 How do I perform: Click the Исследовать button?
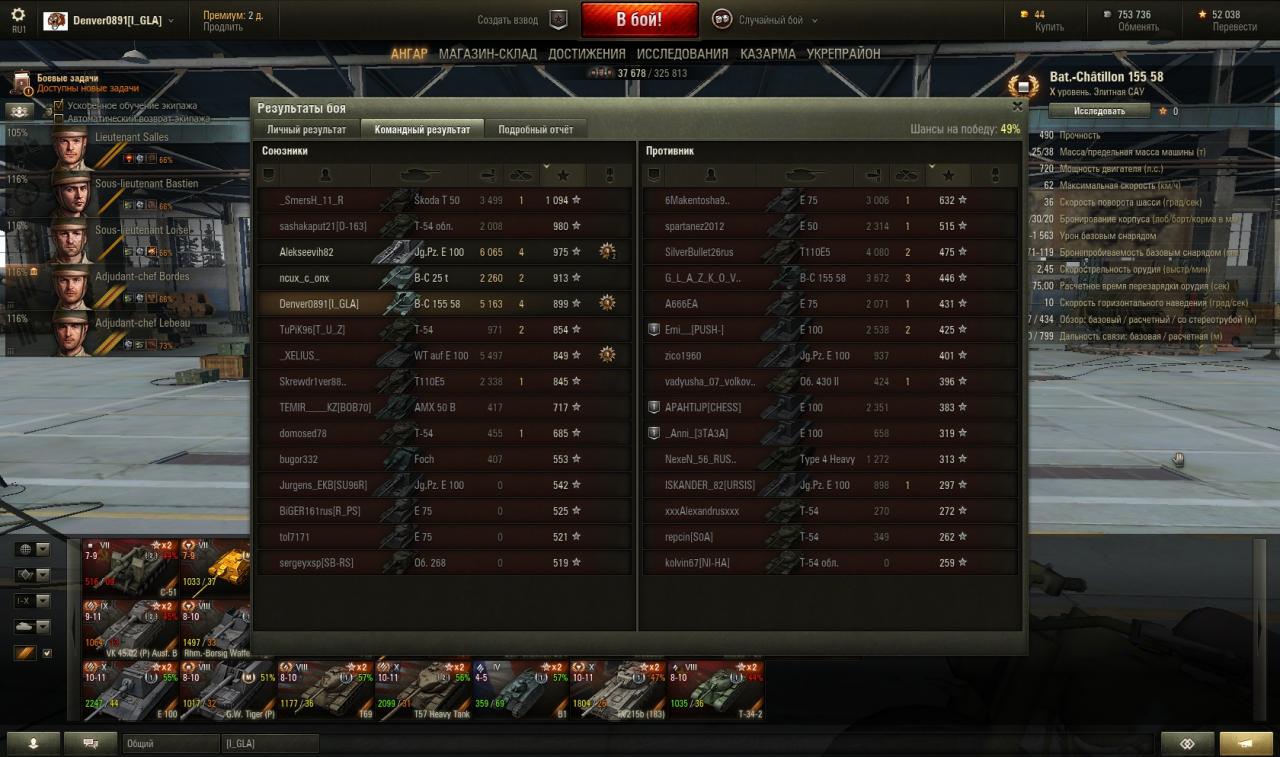pyautogui.click(x=1099, y=111)
